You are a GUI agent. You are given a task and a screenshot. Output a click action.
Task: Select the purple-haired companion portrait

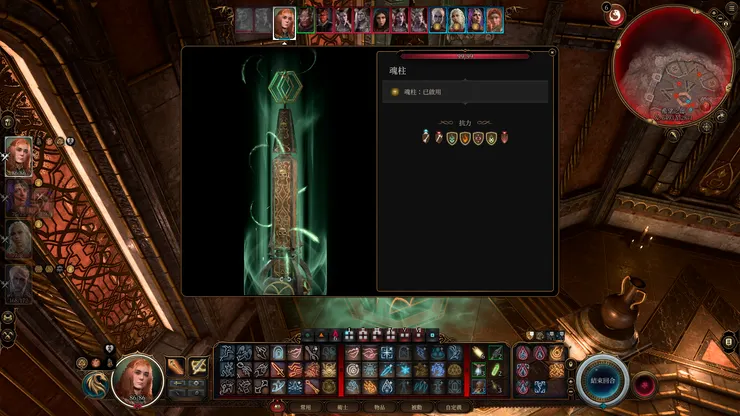(19, 198)
